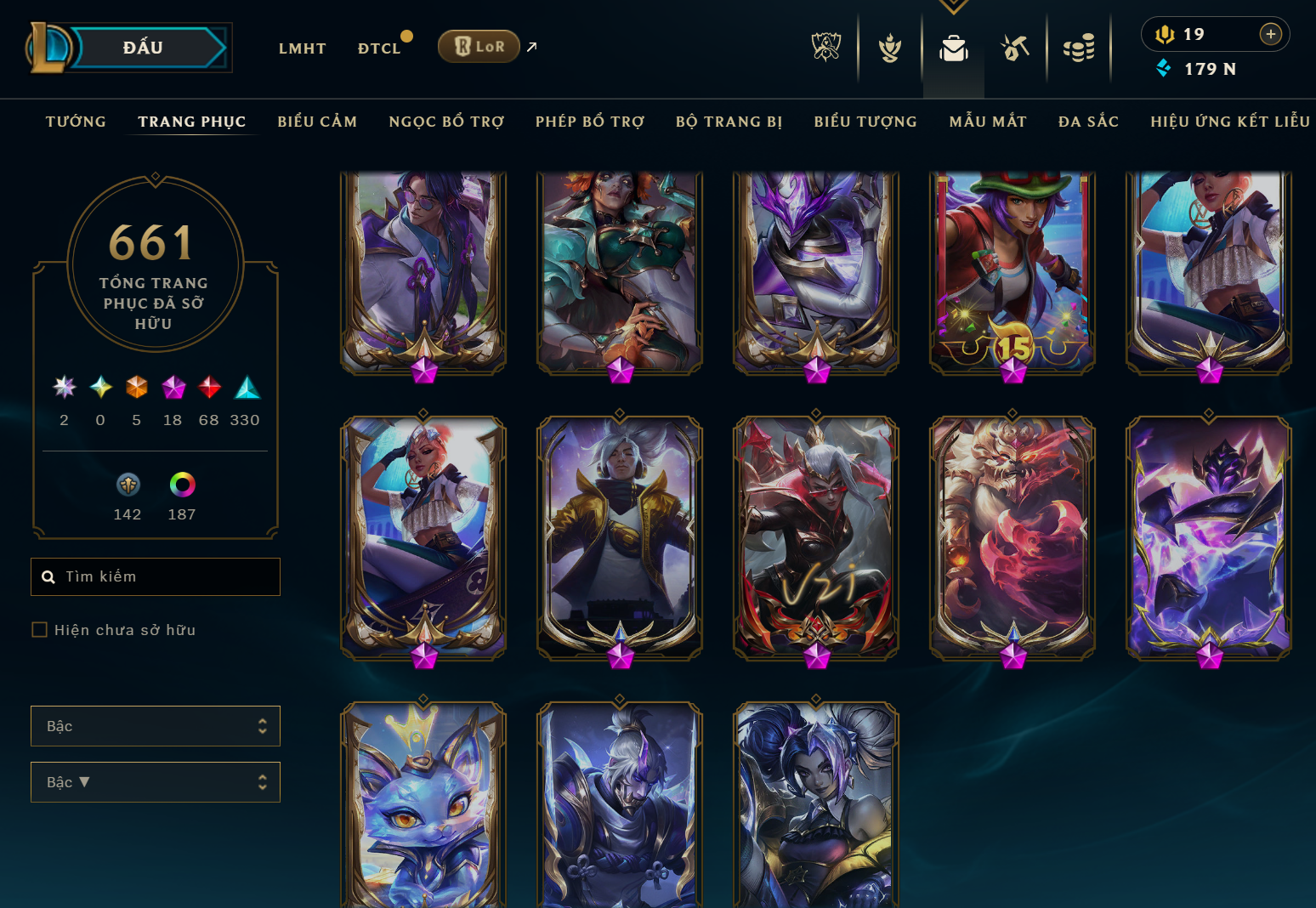Screen dimensions: 1316x908
Task: Enable the 'Hiện chưa sở hữu' checkbox
Action: coord(39,629)
